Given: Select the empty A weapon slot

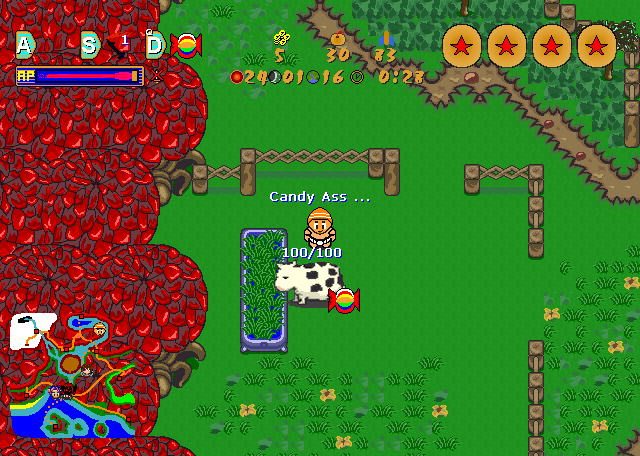Looking at the screenshot, I should [25, 44].
